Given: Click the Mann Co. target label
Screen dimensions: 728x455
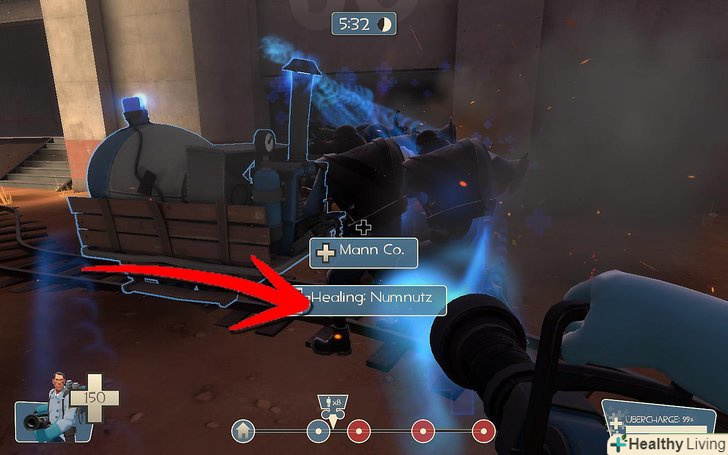Looking at the screenshot, I should [x=363, y=251].
